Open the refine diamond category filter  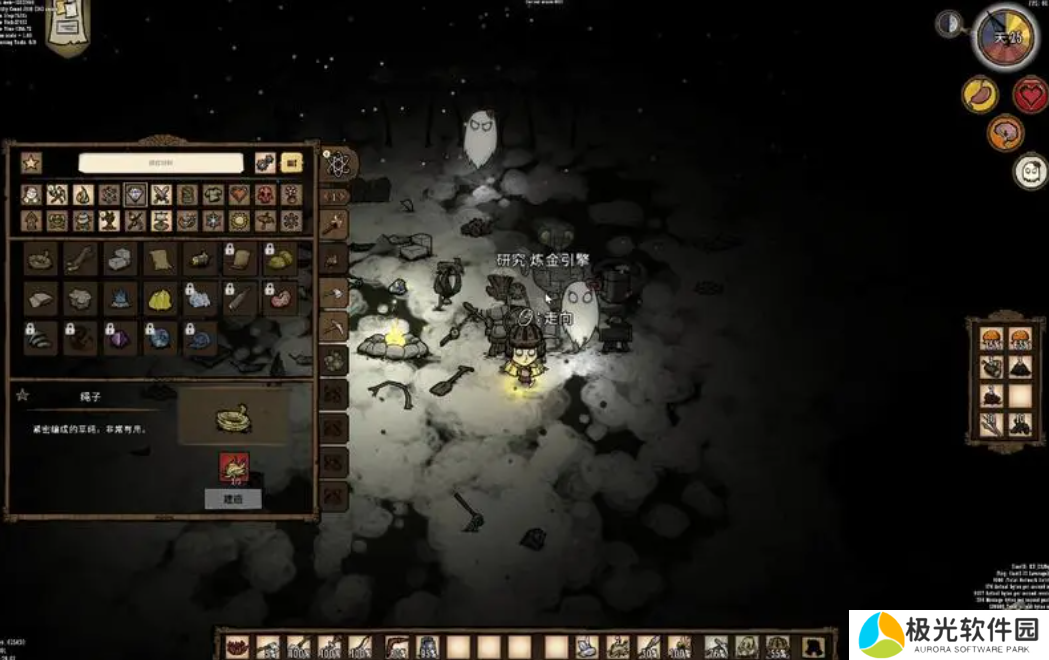coord(135,194)
